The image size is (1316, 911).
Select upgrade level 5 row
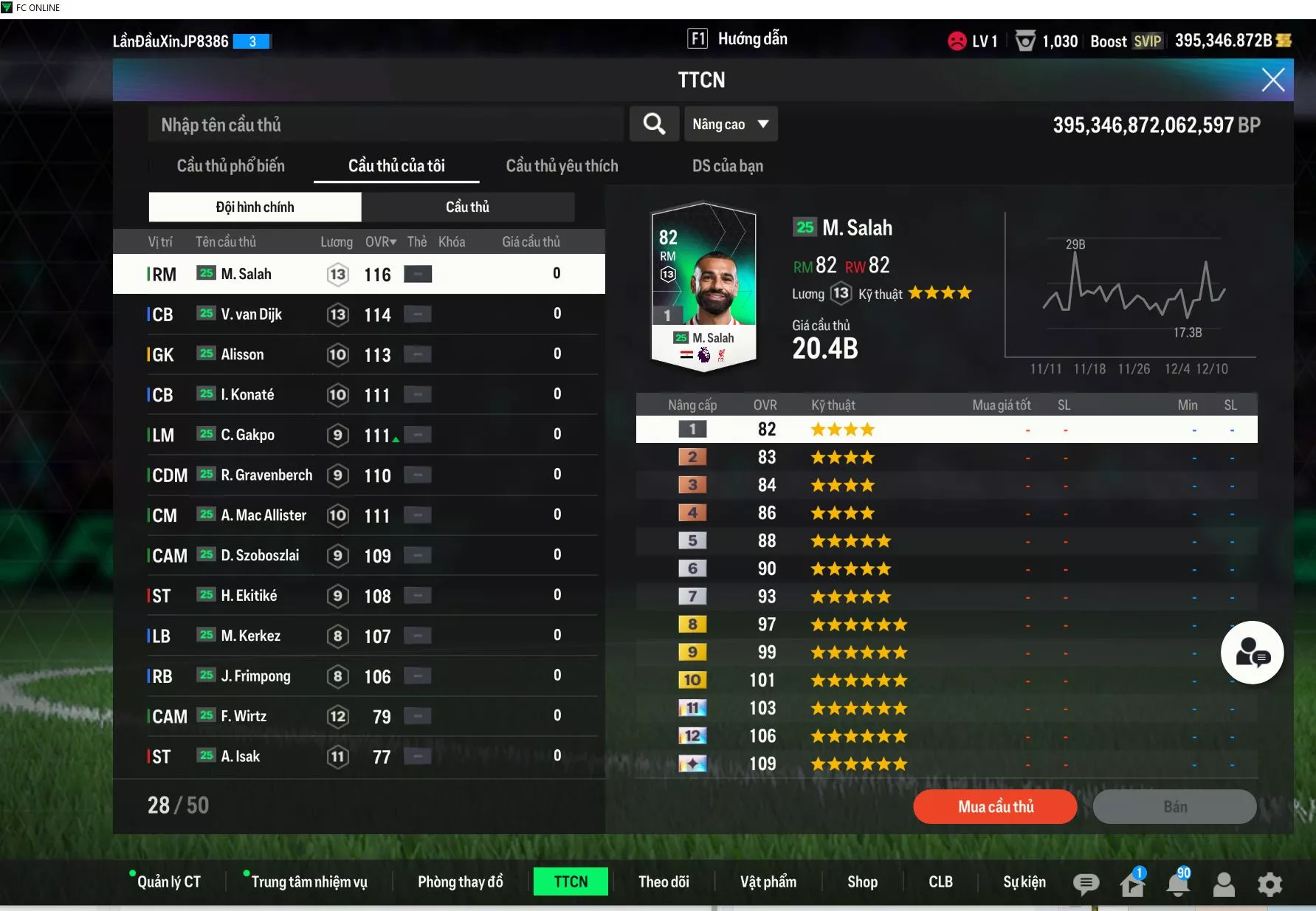pos(946,541)
